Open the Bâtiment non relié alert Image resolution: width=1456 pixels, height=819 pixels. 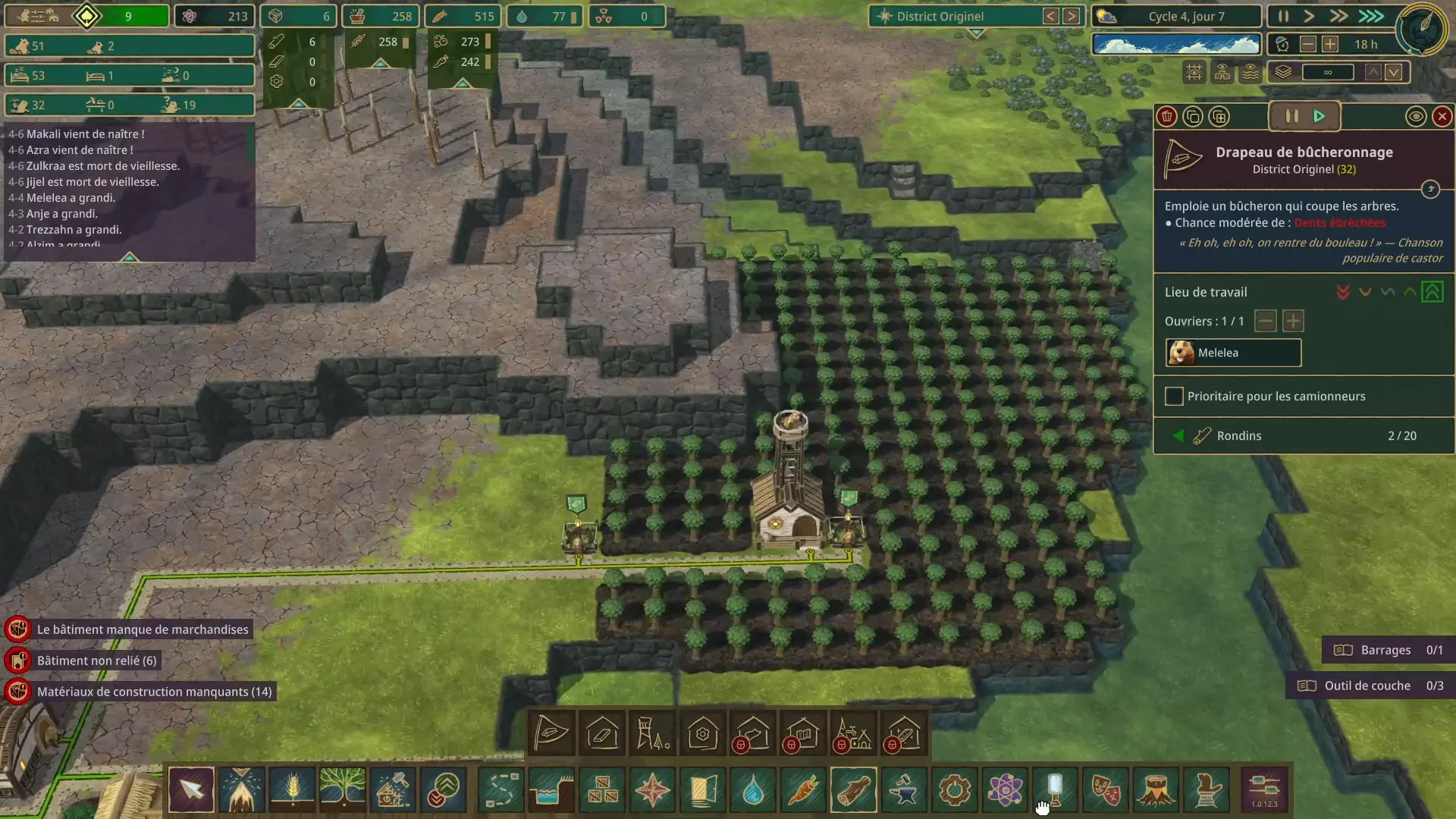96,661
